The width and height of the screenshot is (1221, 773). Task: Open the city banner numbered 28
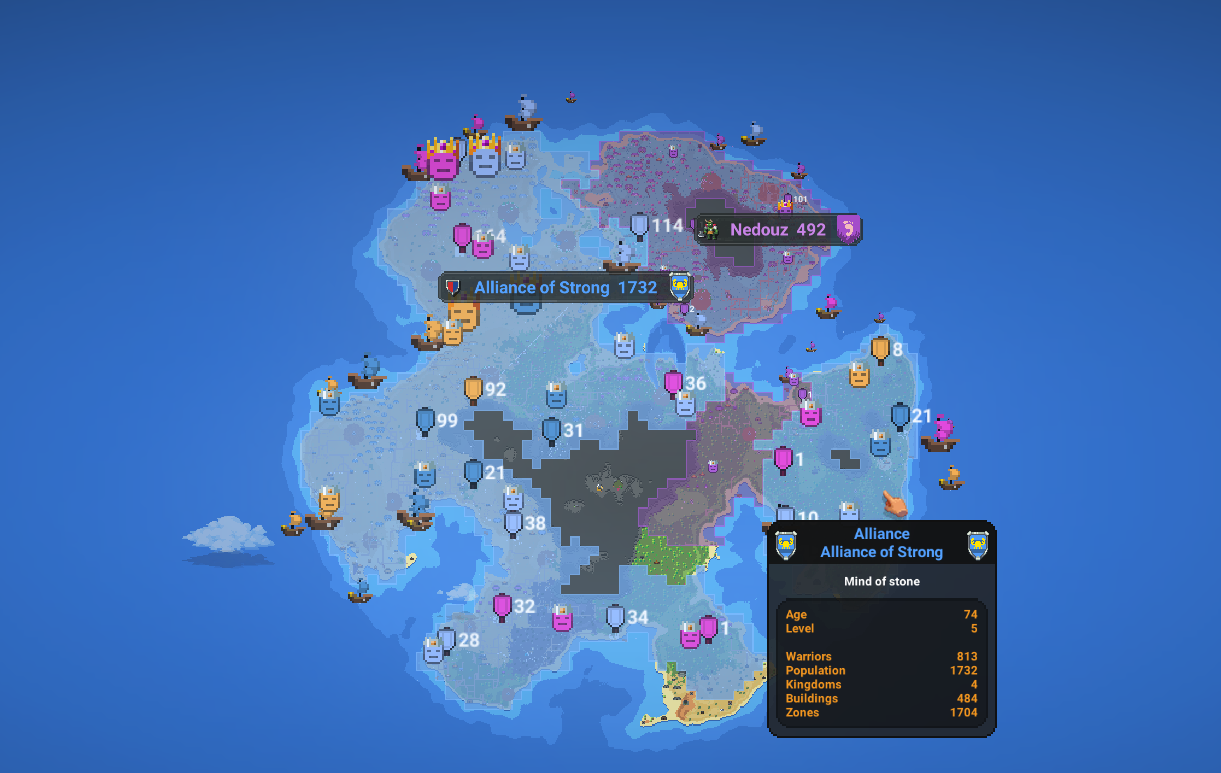(x=447, y=640)
